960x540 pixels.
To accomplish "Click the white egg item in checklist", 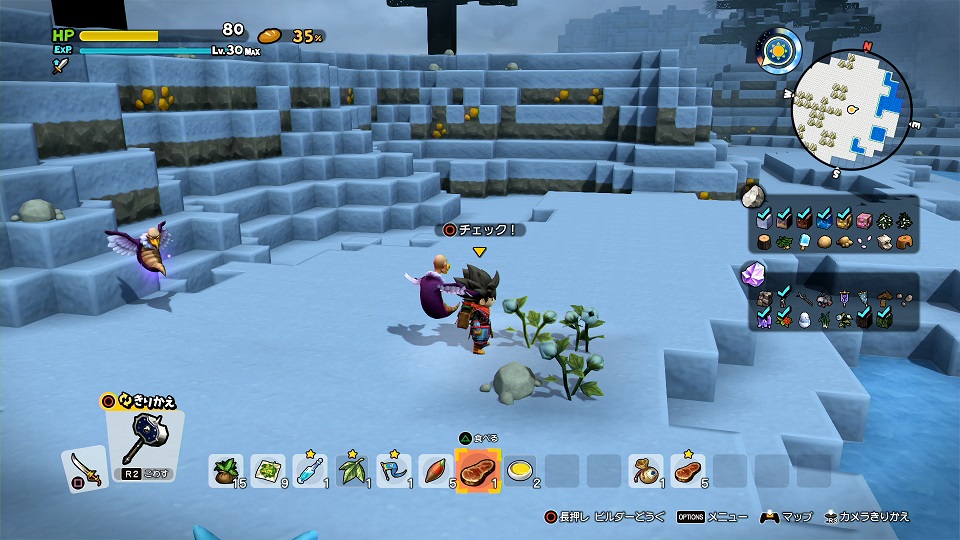I will coord(806,320).
